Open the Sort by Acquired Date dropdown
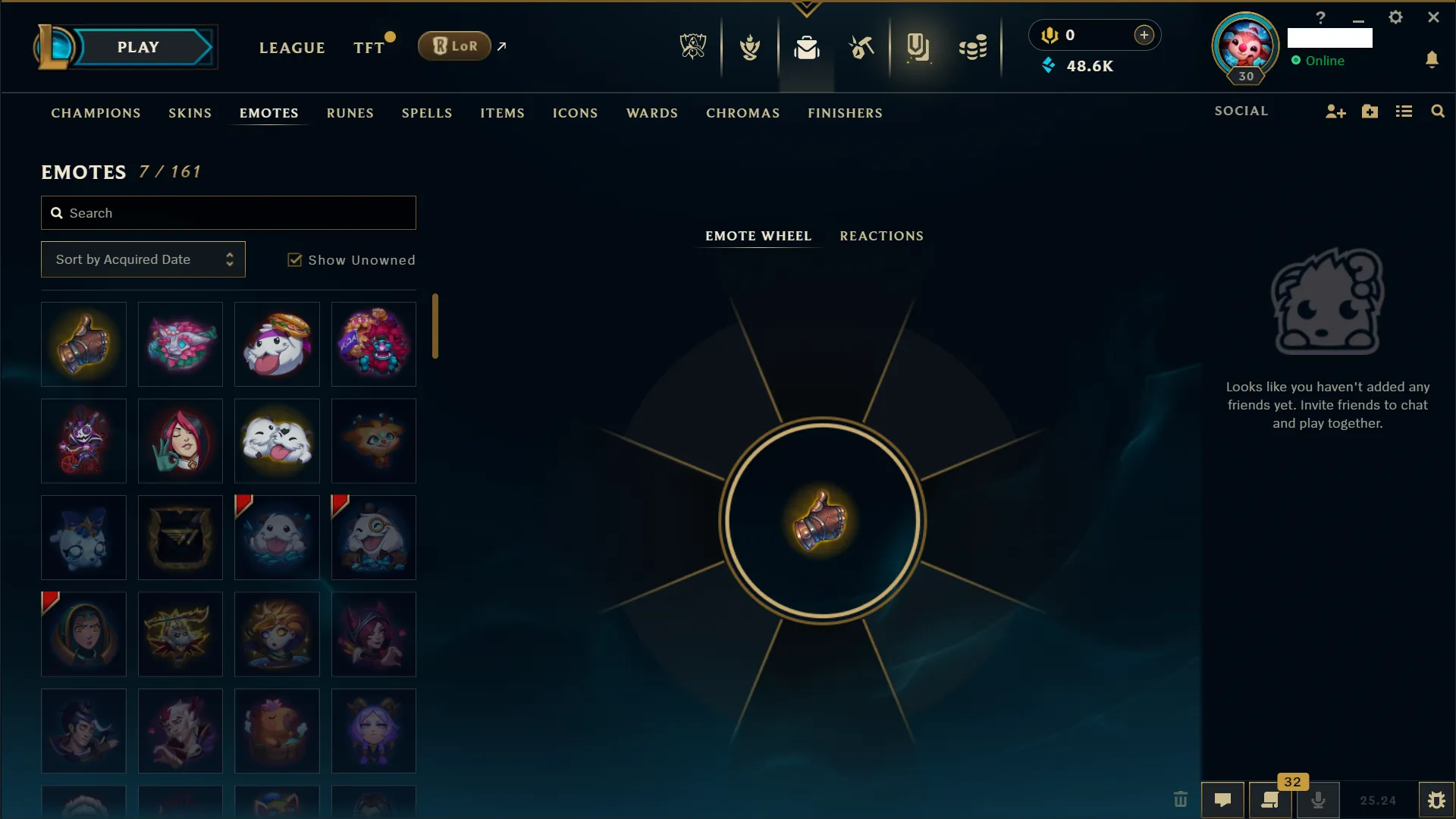The image size is (1456, 819). pos(143,259)
